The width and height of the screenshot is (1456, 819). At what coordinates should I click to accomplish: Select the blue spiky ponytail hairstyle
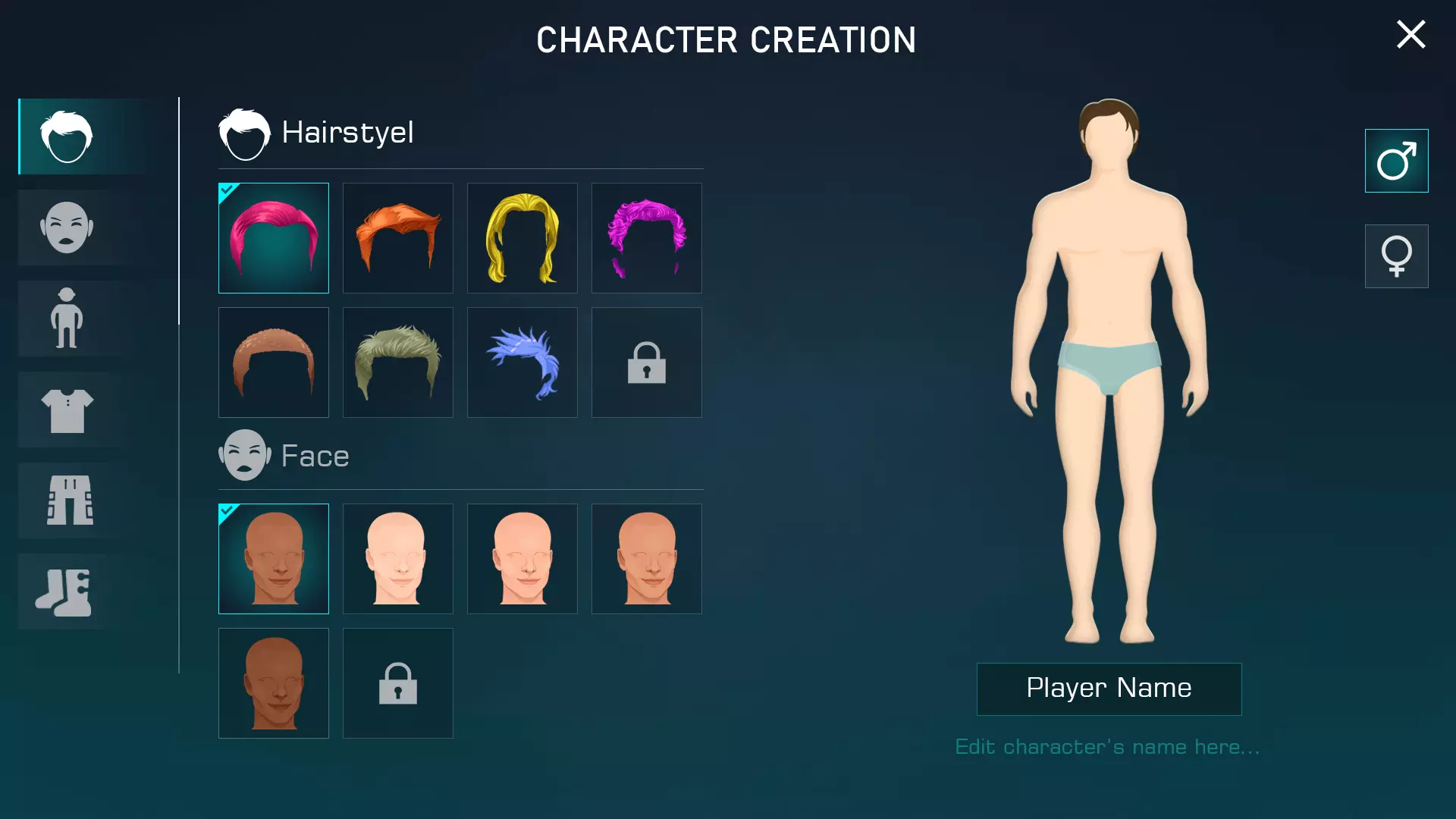[x=522, y=362]
